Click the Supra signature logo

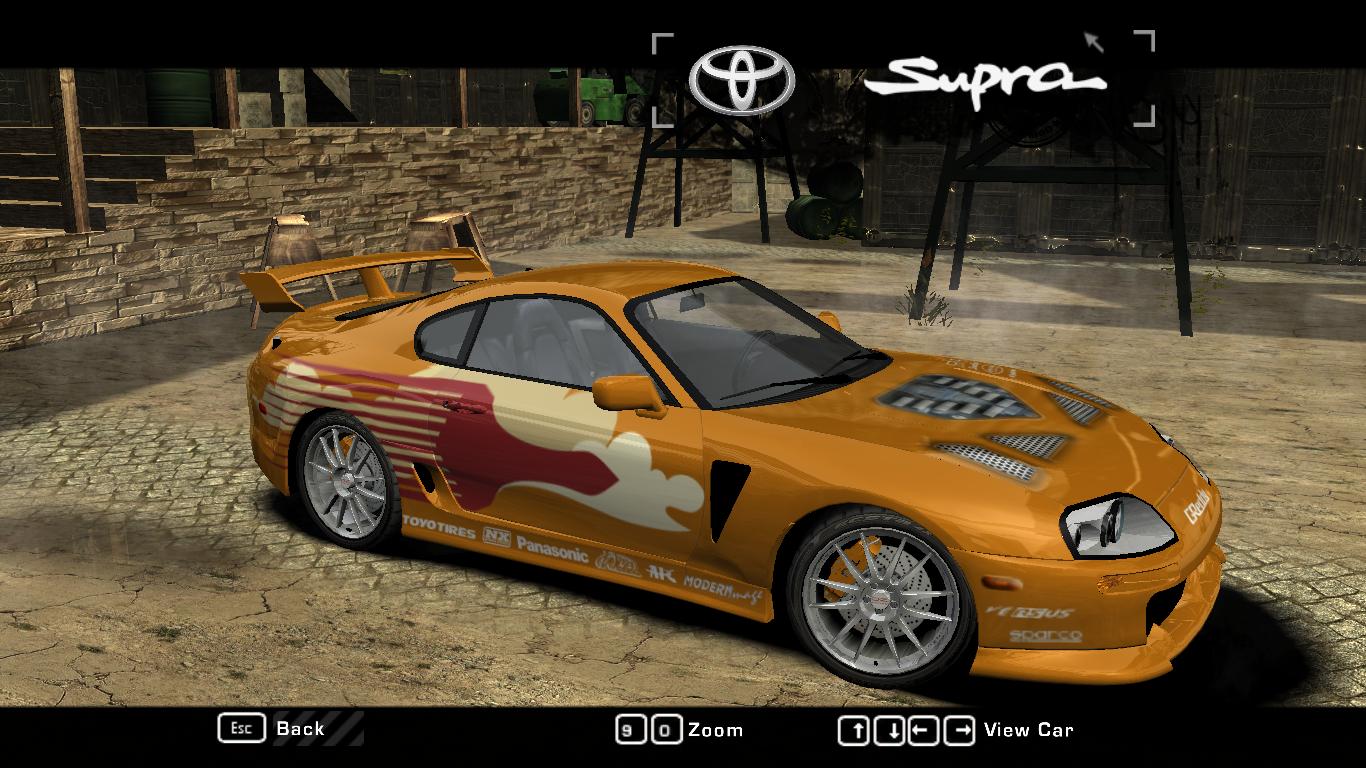pos(985,80)
